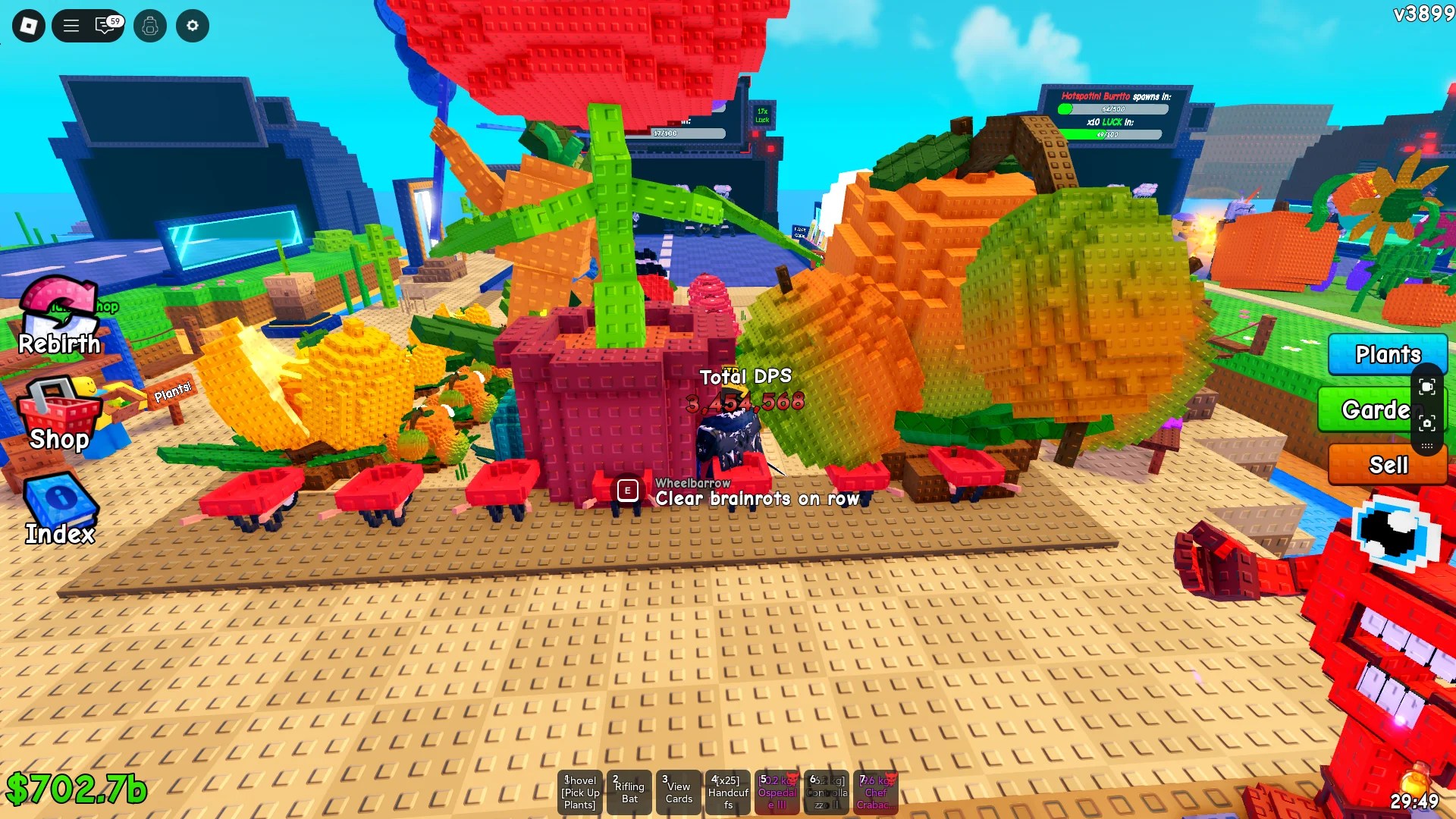
Task: Open the backpack inventory icon
Action: (149, 25)
